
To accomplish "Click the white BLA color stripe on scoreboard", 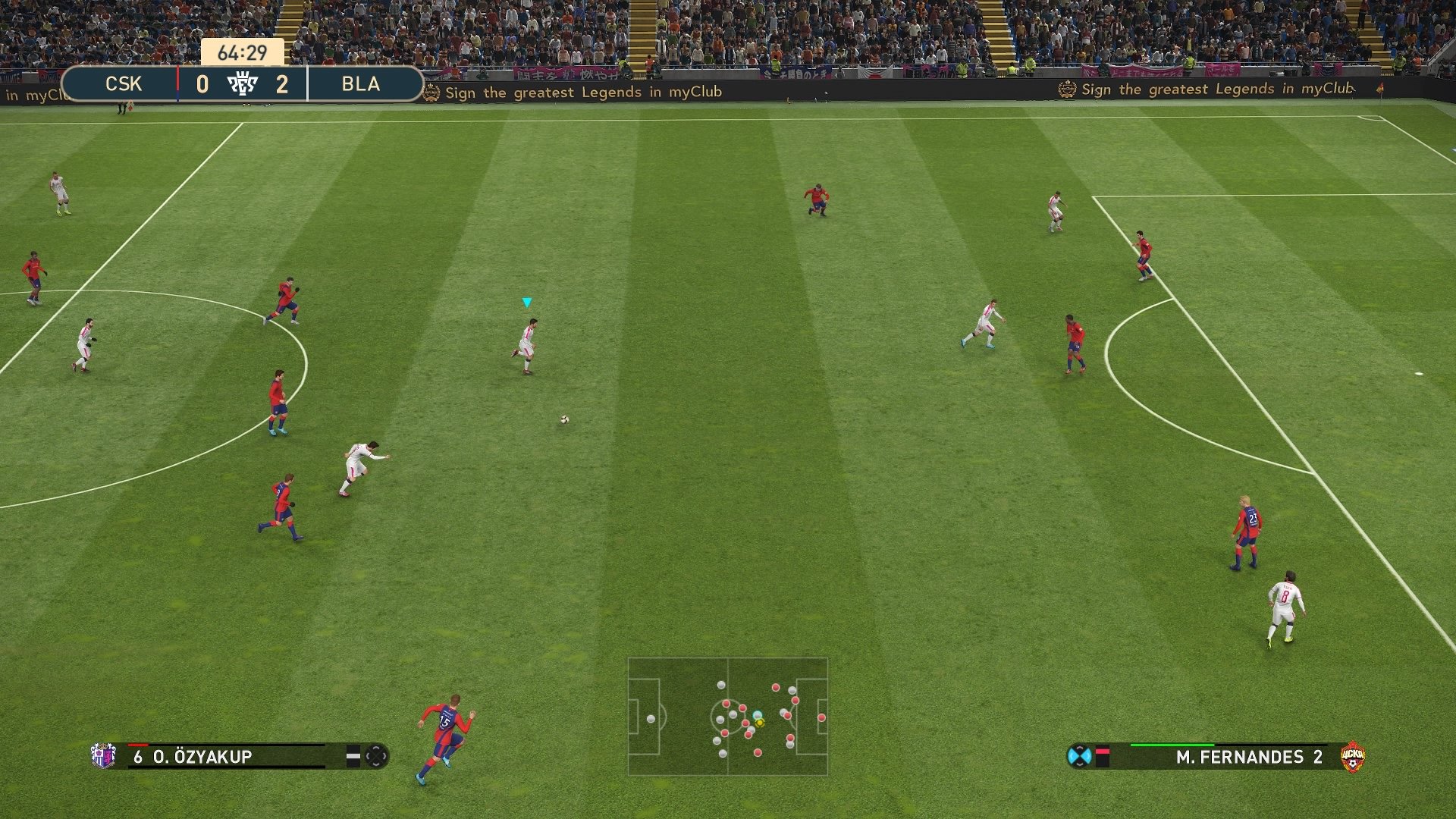I will tap(309, 83).
